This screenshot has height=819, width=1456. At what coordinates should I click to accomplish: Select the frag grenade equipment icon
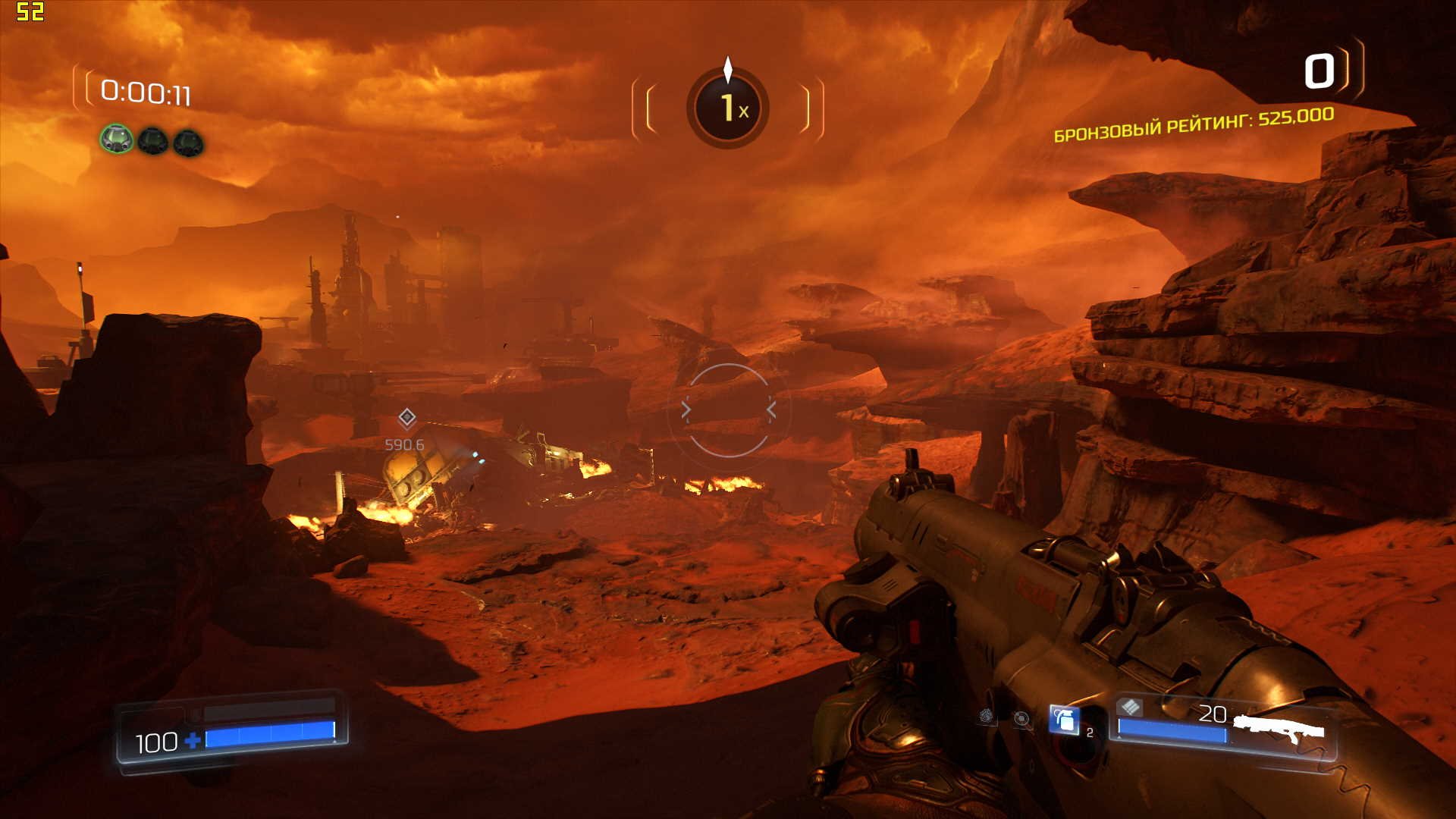tap(1065, 720)
